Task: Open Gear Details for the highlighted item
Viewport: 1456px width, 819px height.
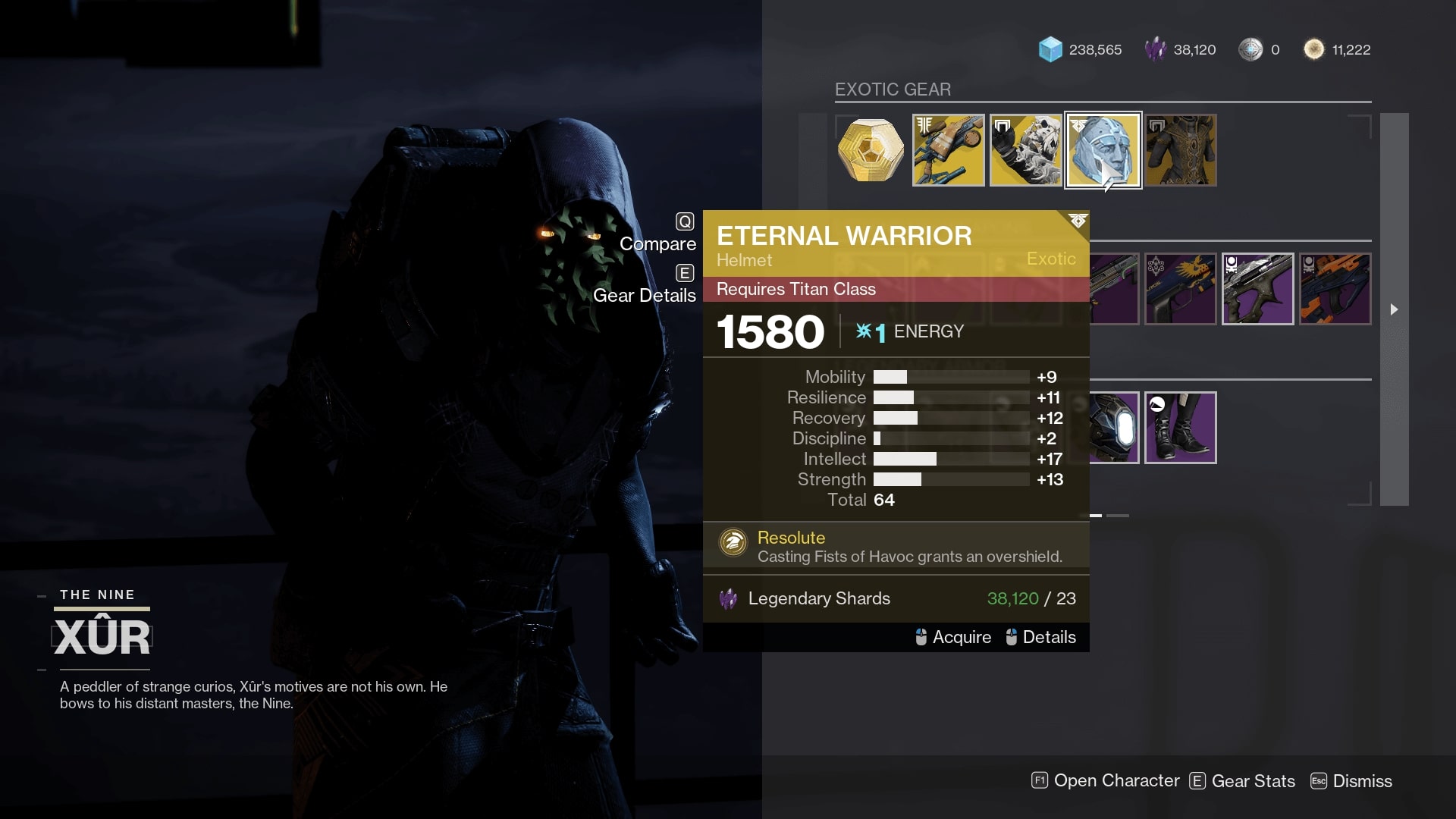Action: pos(645,295)
